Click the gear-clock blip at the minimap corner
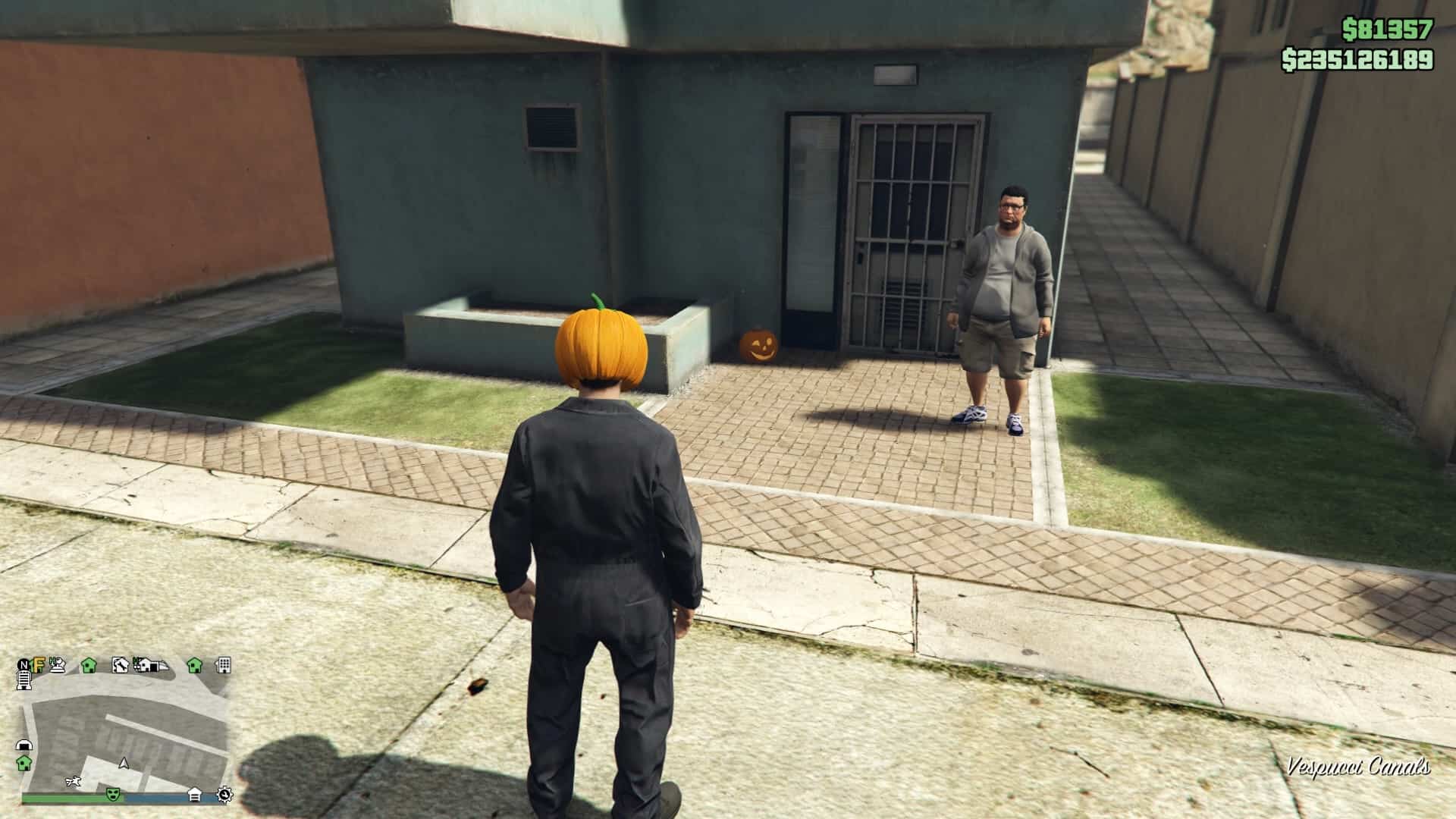1456x819 pixels. [x=224, y=795]
